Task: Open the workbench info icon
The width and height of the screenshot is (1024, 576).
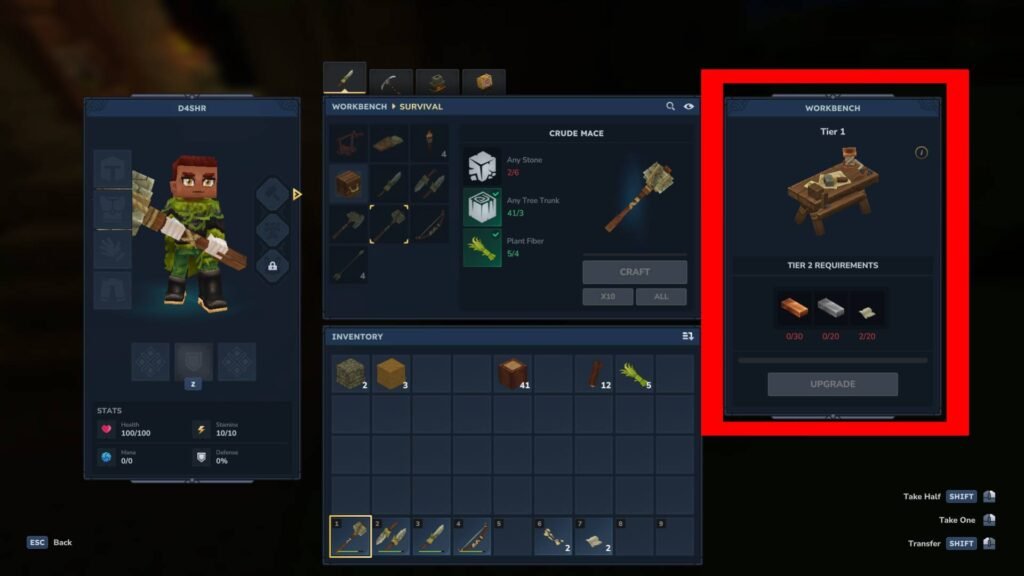Action: pyautogui.click(x=921, y=153)
